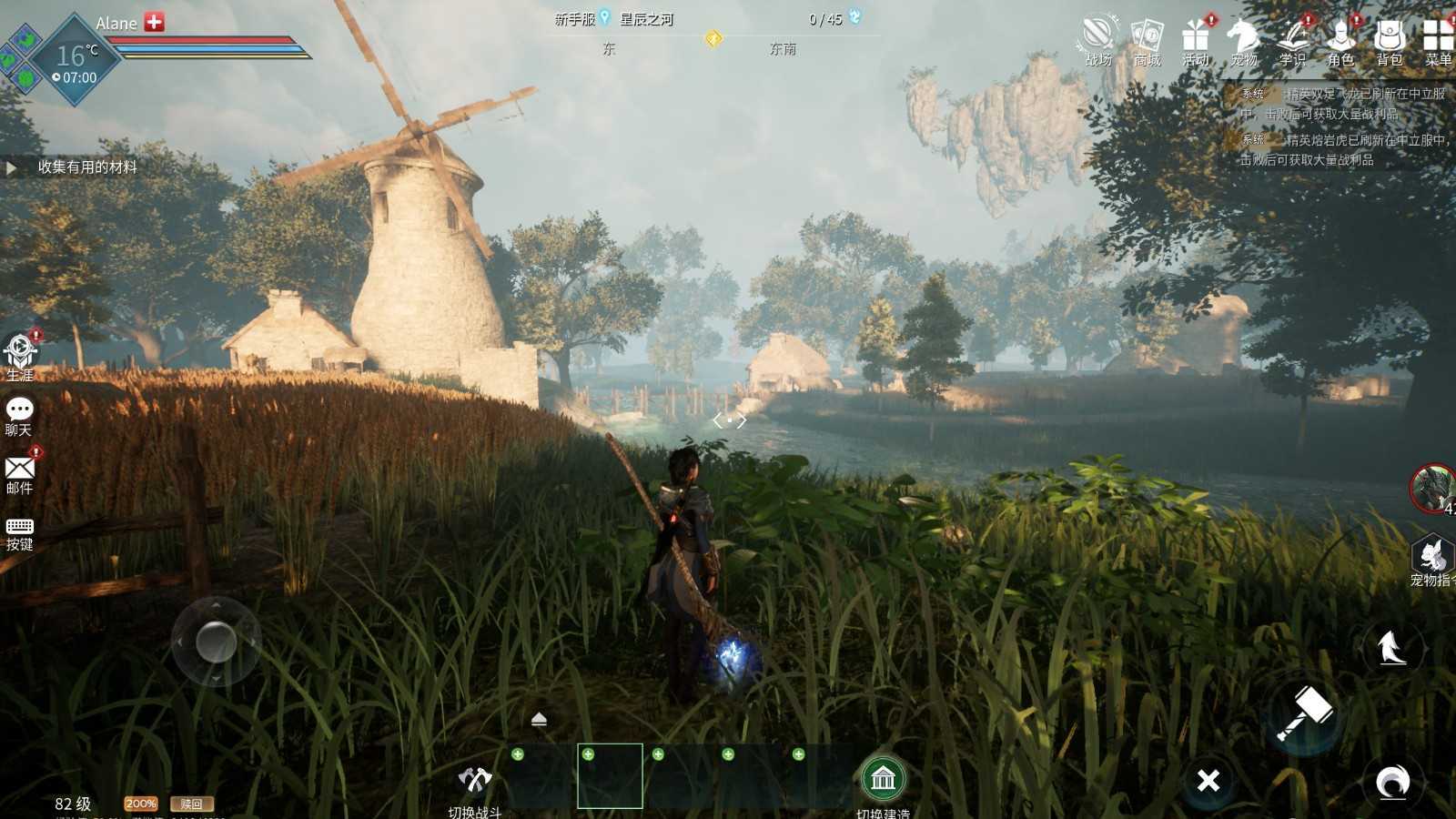The image size is (1456, 819).
Task: Switch to build mode with 切换建造
Action: click(x=883, y=783)
